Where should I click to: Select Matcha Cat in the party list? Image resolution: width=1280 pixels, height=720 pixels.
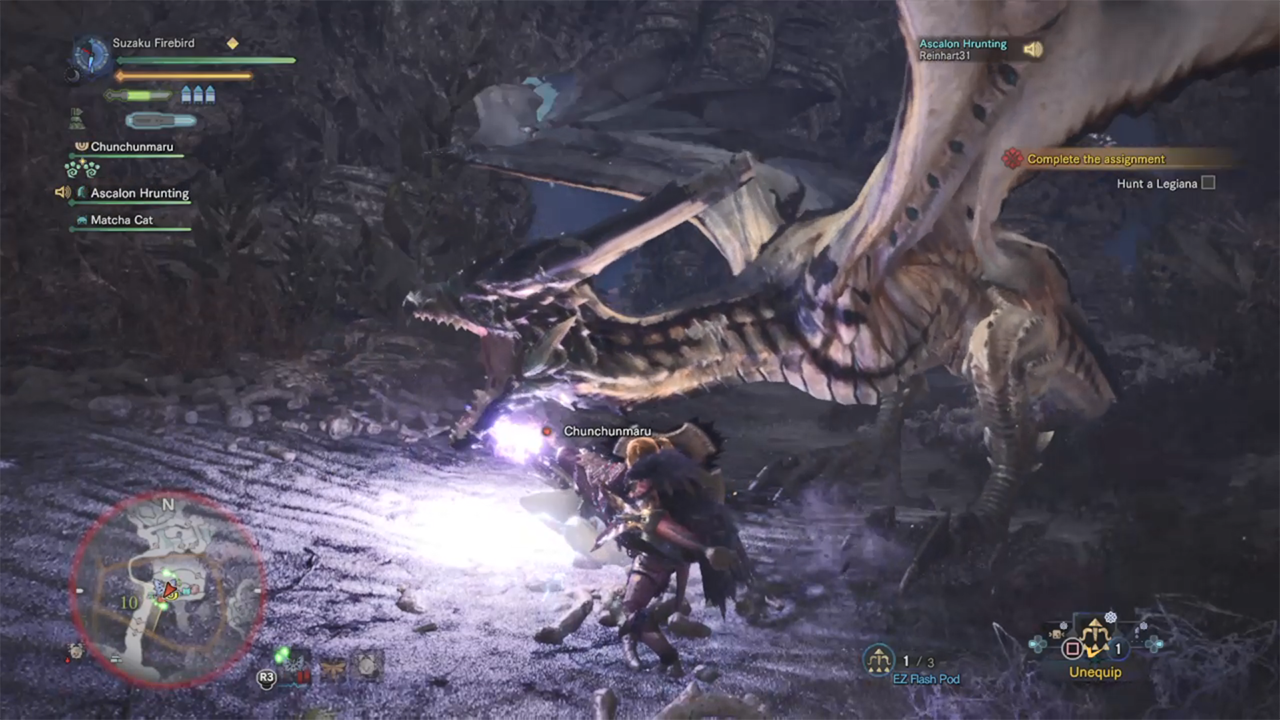pos(121,220)
